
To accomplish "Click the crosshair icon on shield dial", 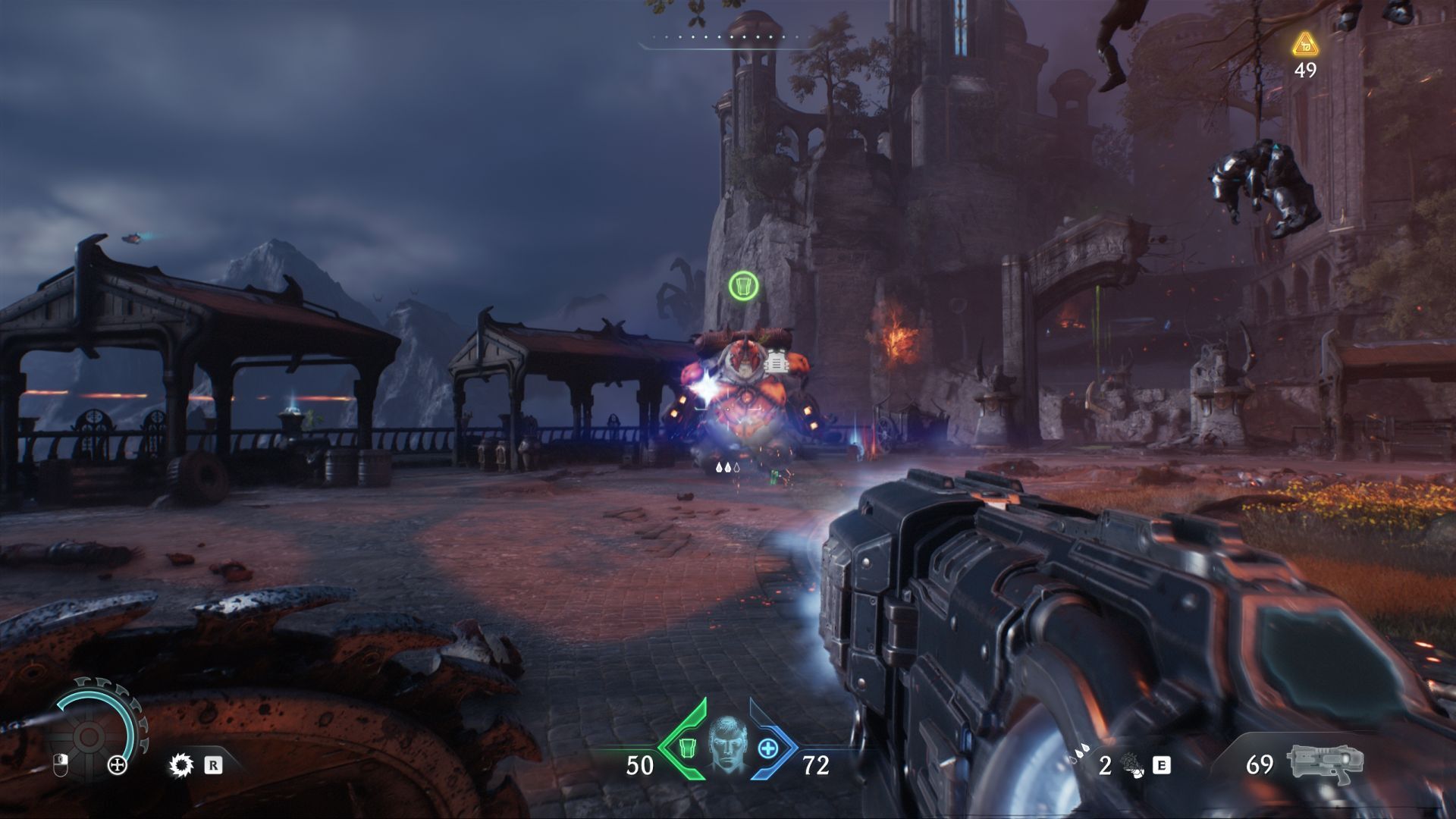I will point(118,765).
